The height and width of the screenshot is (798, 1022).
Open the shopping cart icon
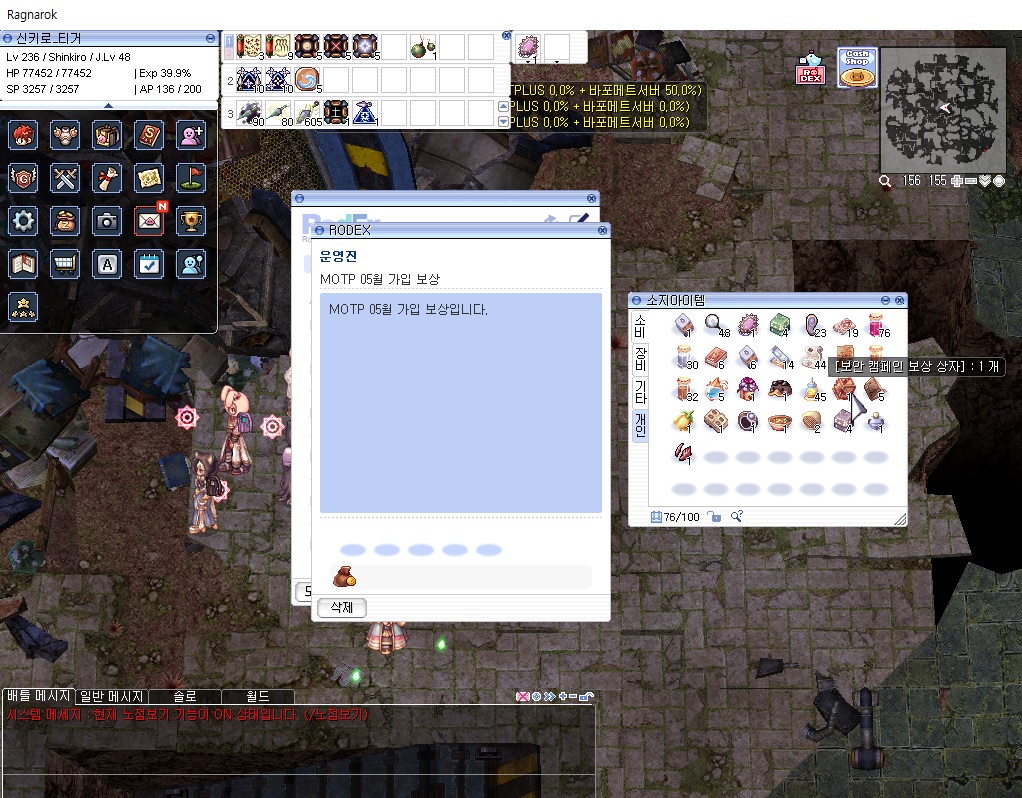65,263
